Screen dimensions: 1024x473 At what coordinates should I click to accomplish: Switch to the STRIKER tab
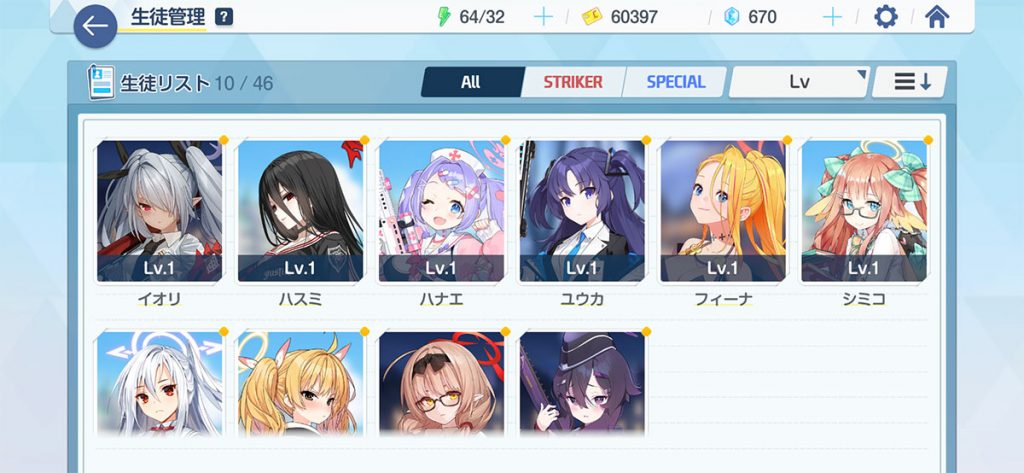(x=572, y=82)
